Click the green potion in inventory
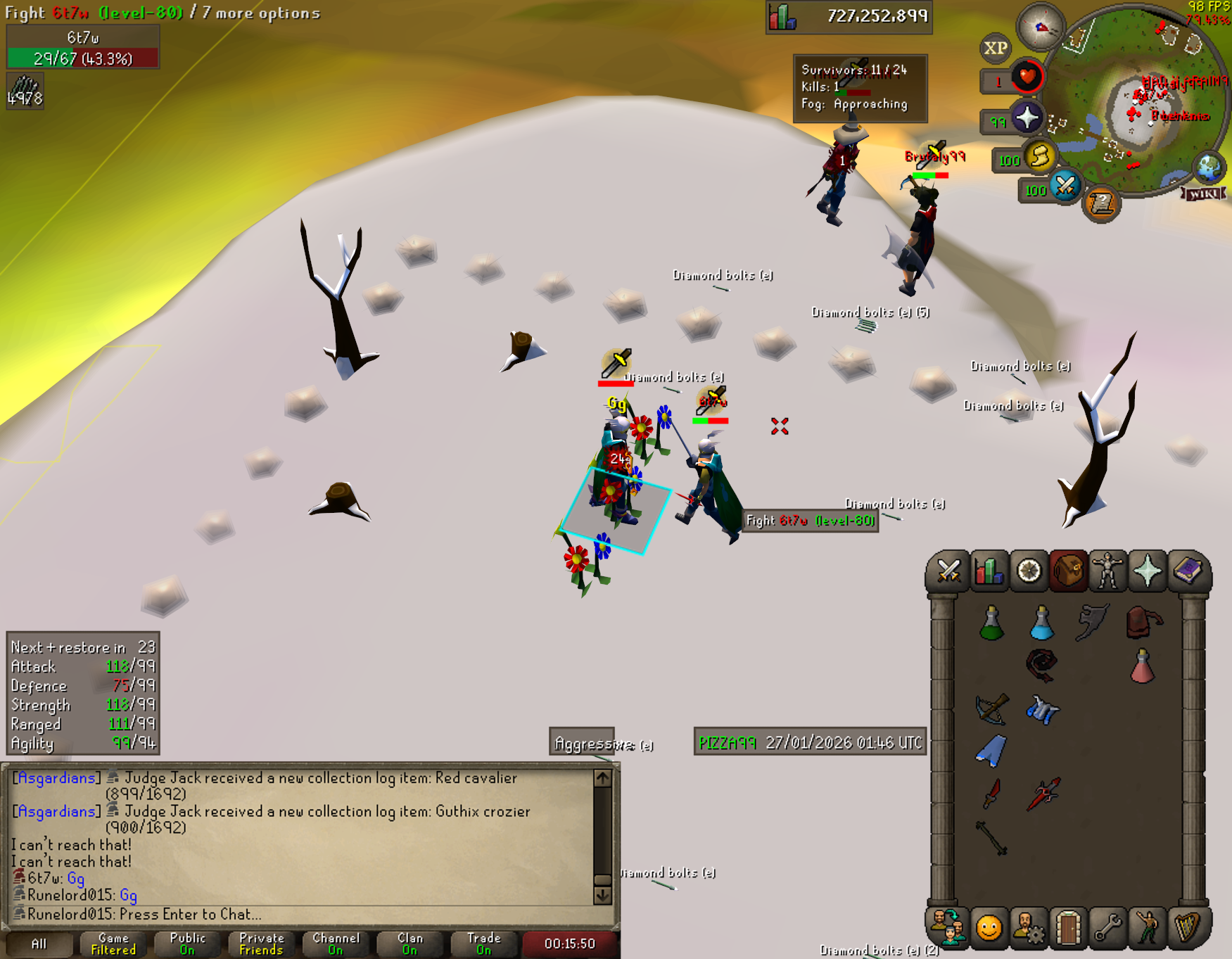 coord(991,623)
